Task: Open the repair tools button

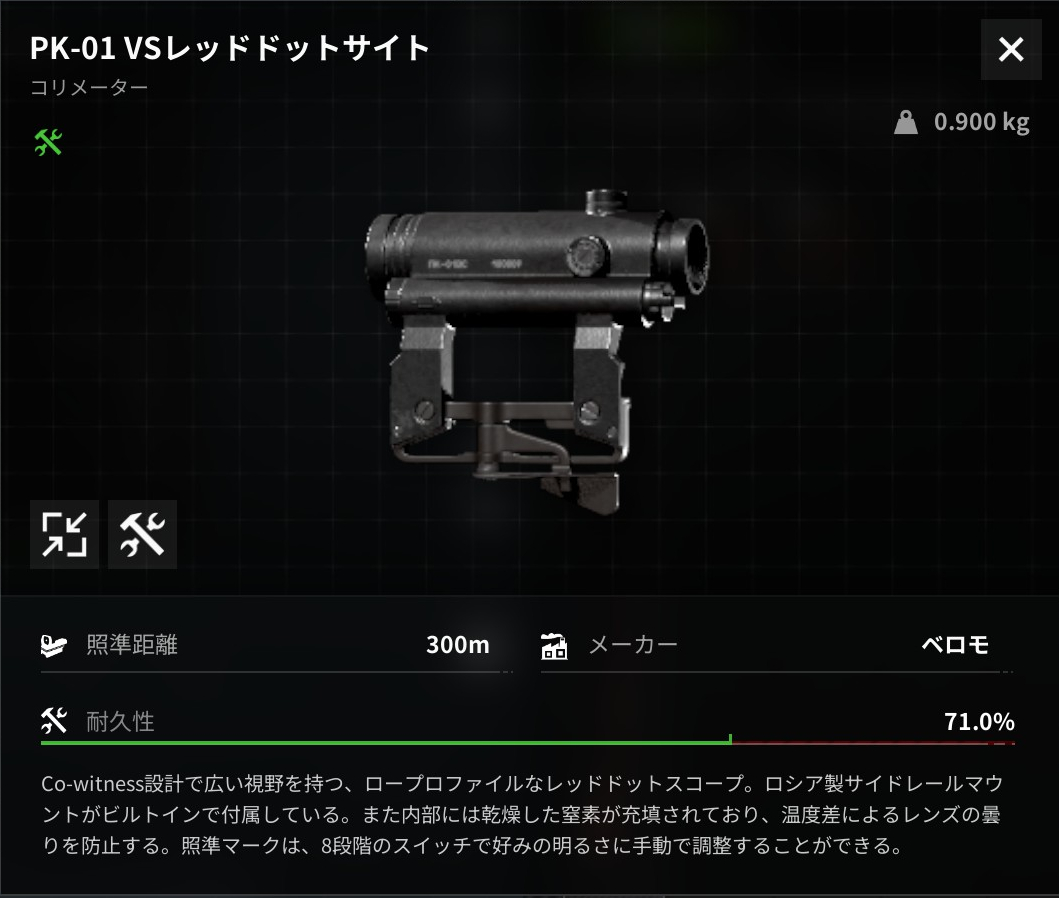Action: tap(142, 534)
